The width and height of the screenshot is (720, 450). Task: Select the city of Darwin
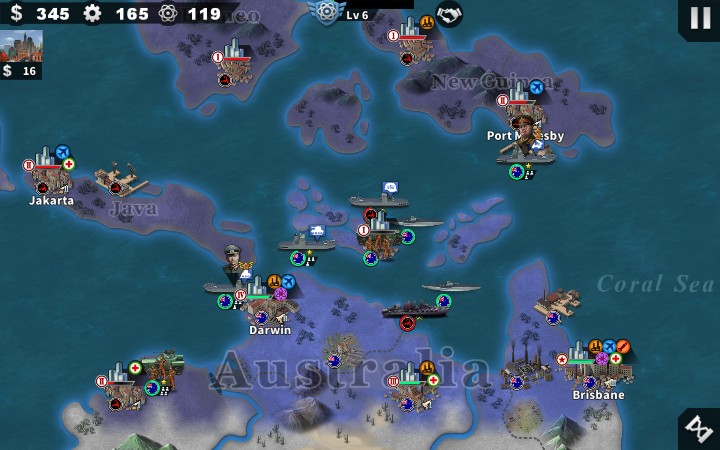(x=263, y=302)
